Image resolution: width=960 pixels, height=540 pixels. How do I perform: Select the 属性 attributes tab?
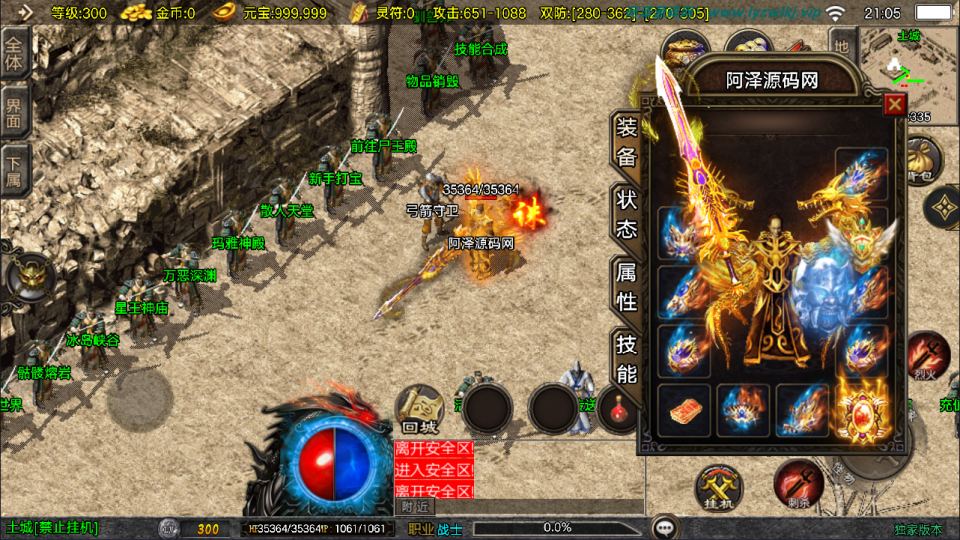626,286
